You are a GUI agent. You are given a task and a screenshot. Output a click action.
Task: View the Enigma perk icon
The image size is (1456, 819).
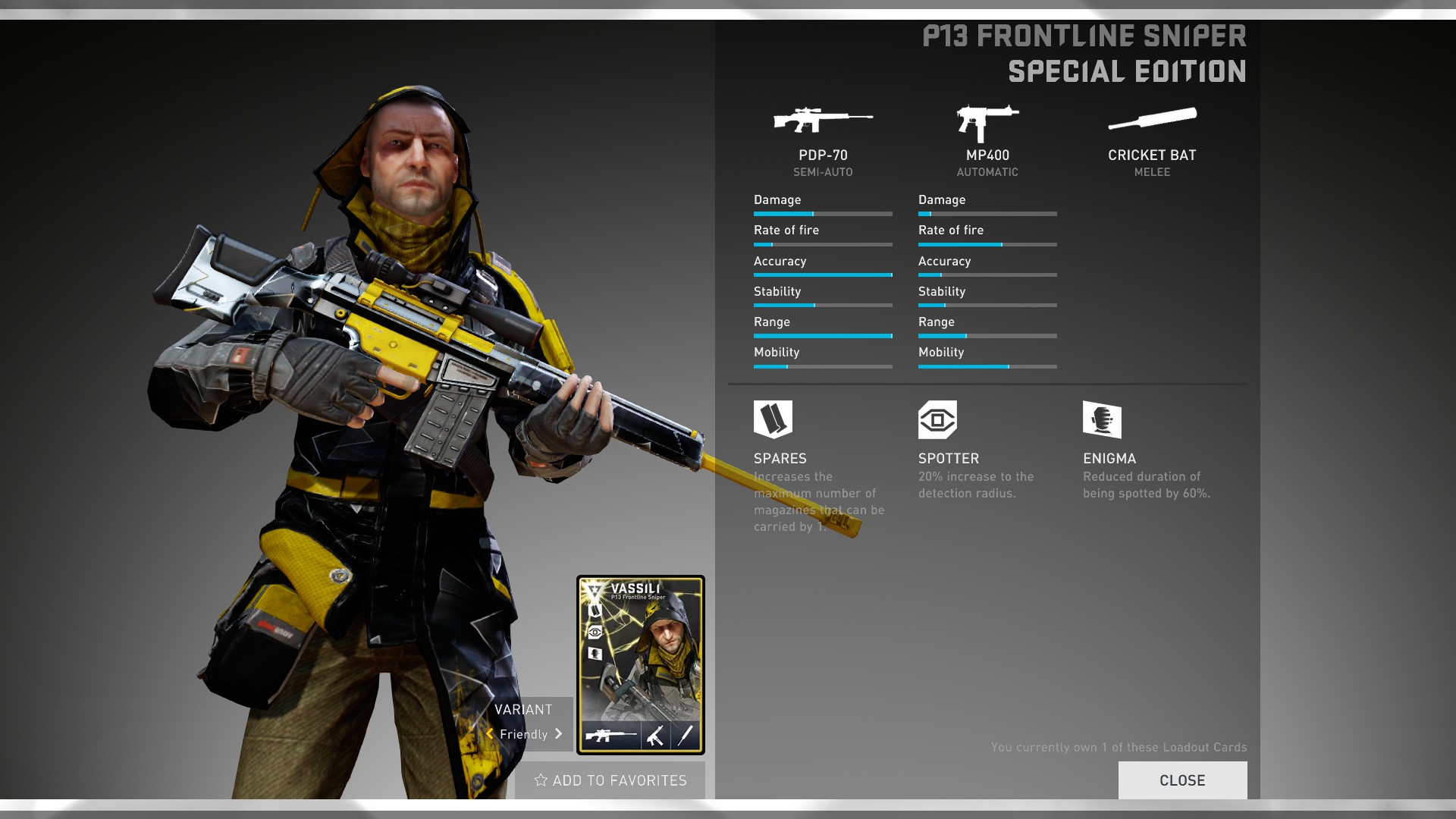pyautogui.click(x=1102, y=419)
